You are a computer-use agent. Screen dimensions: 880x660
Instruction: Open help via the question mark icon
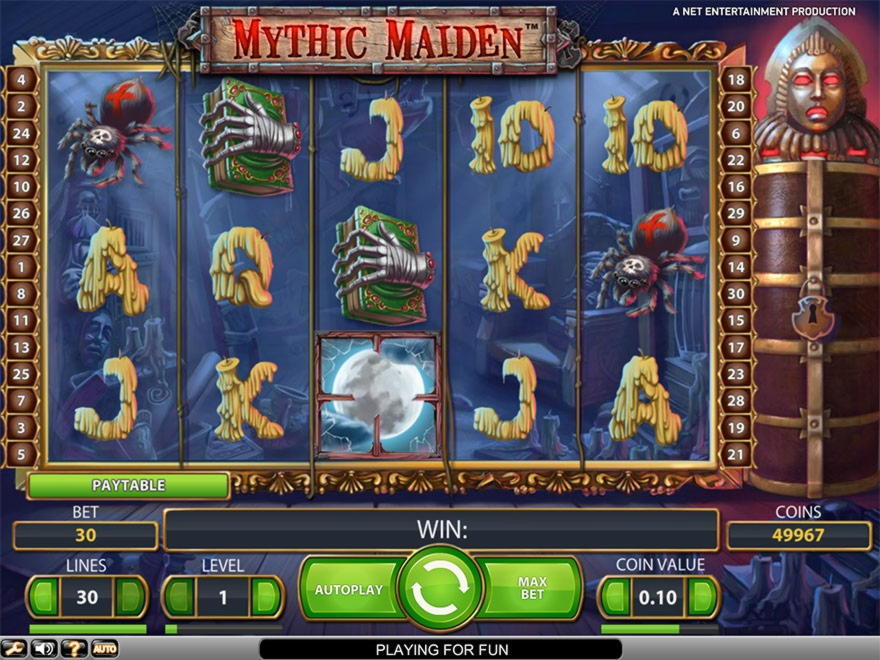74,649
